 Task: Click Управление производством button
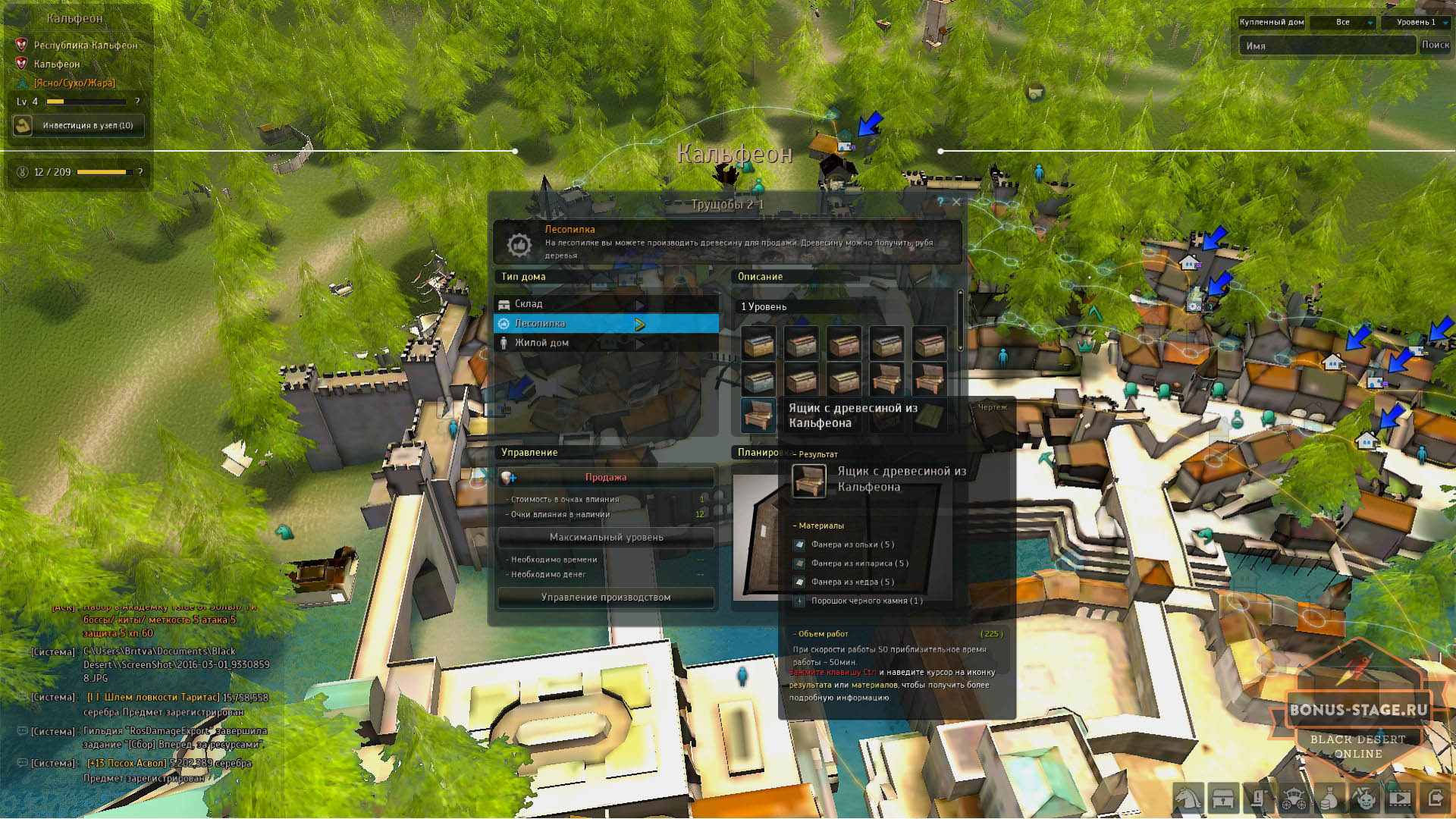point(605,597)
